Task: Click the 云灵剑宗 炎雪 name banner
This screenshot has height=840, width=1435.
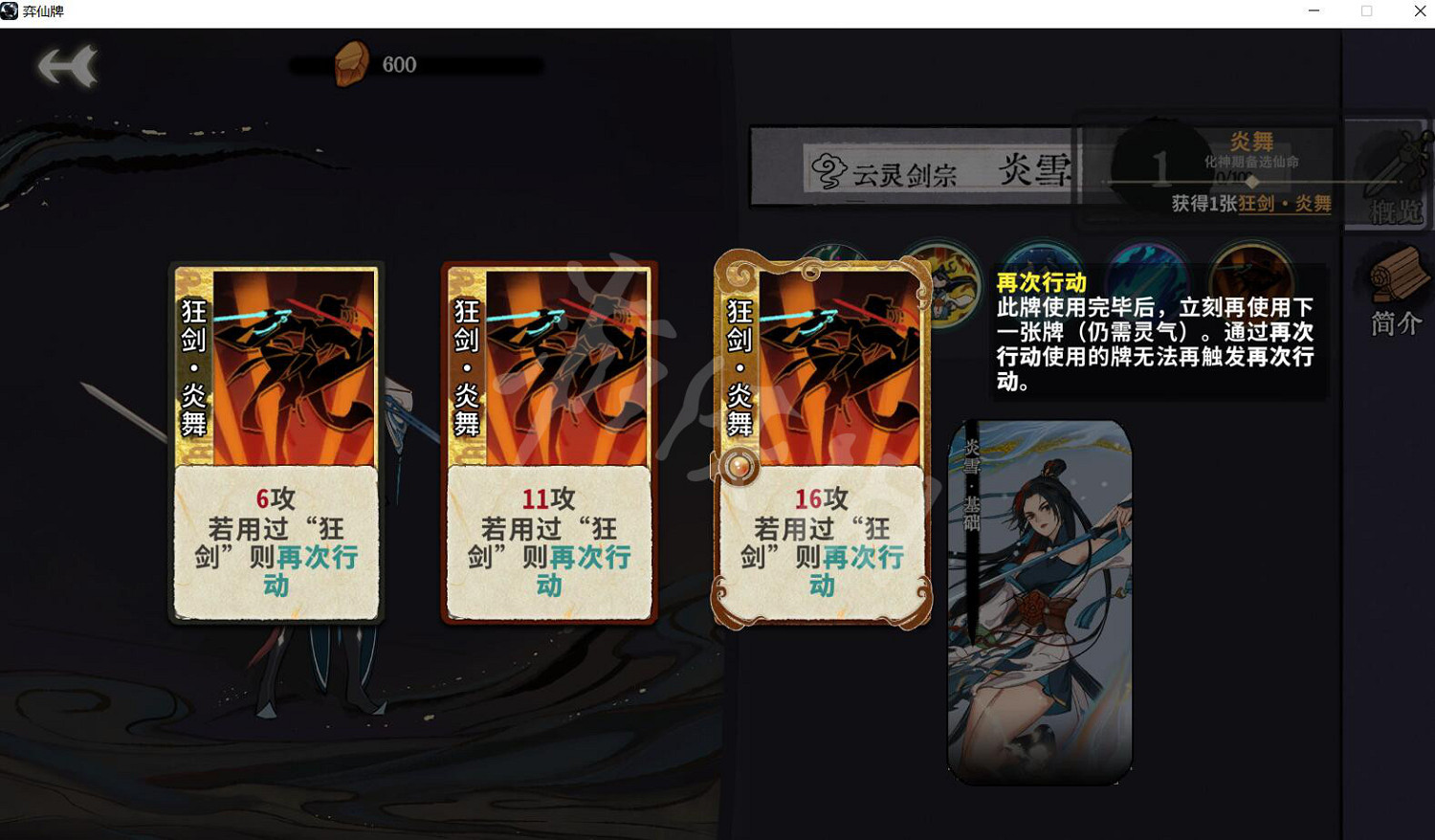Action: (947, 172)
